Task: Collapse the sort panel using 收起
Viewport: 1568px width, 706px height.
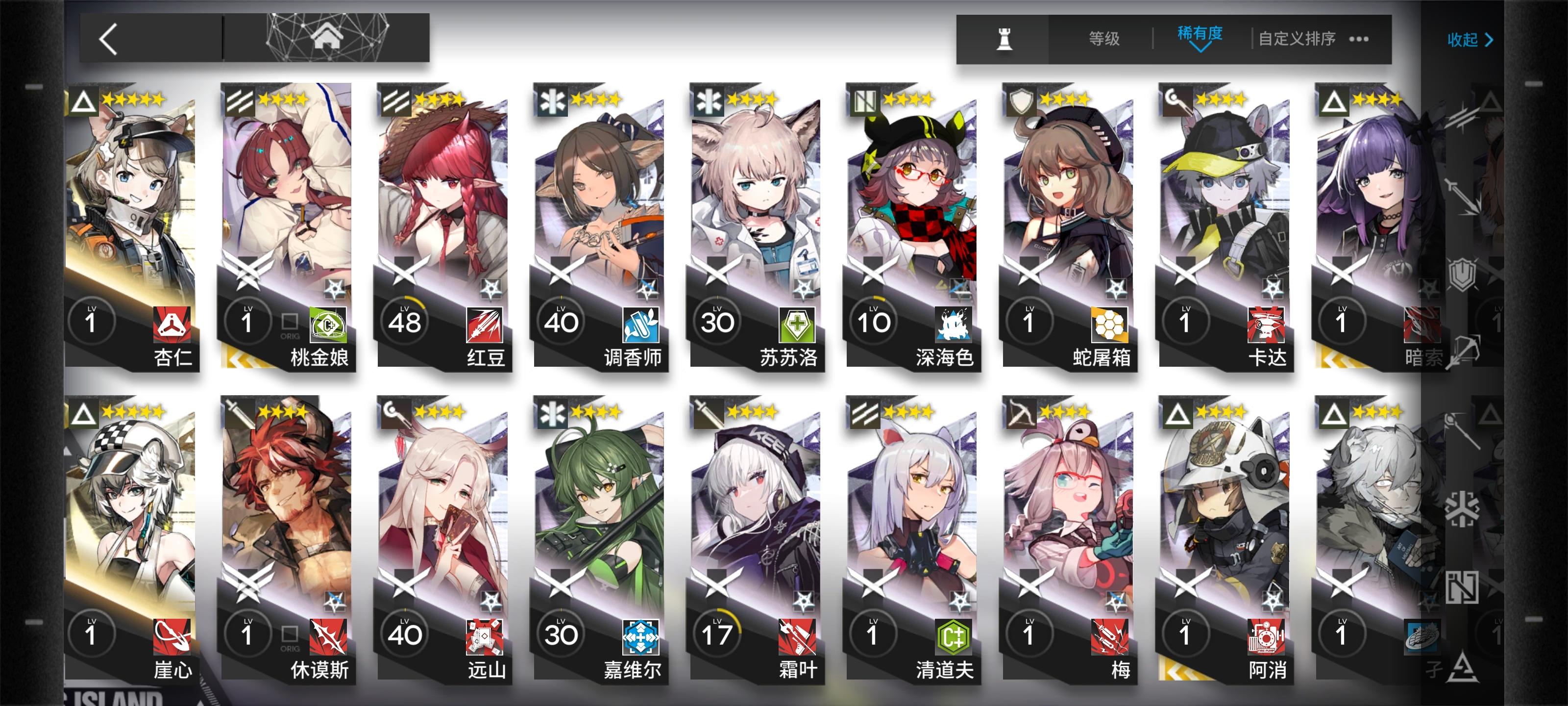Action: [1467, 38]
